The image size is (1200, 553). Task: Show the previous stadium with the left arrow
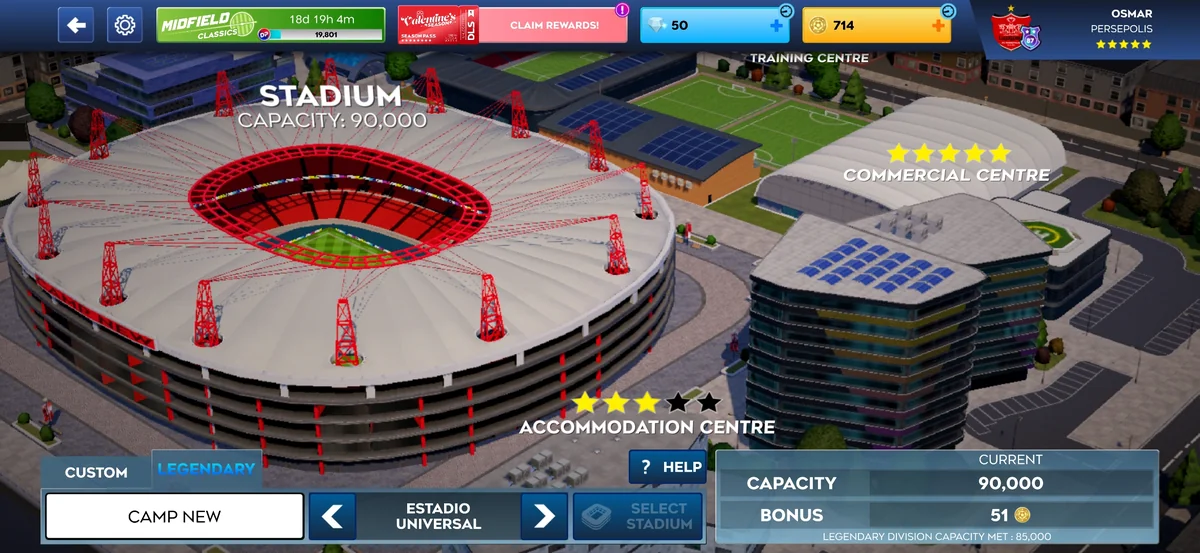(332, 516)
